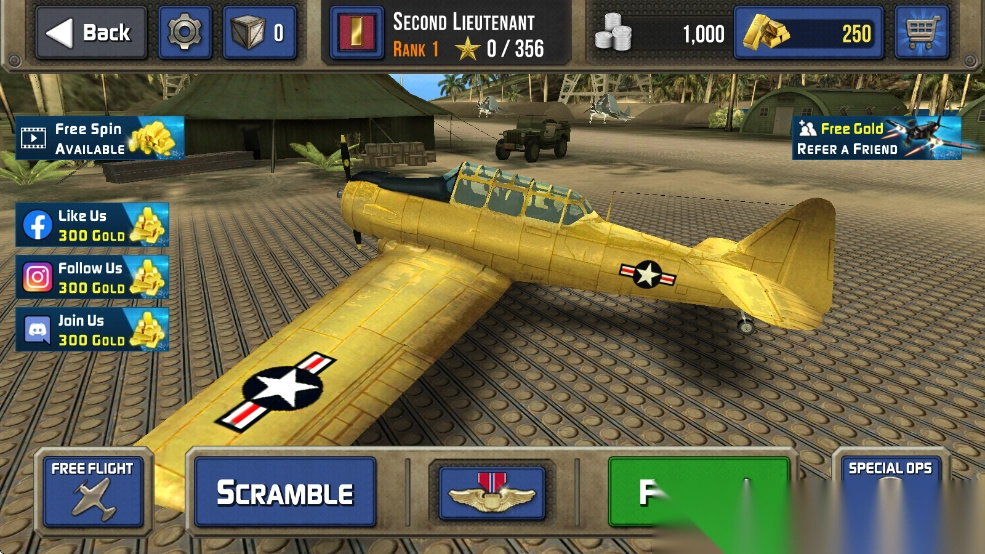This screenshot has width=985, height=554.
Task: Go back using the Back button
Action: tap(91, 33)
